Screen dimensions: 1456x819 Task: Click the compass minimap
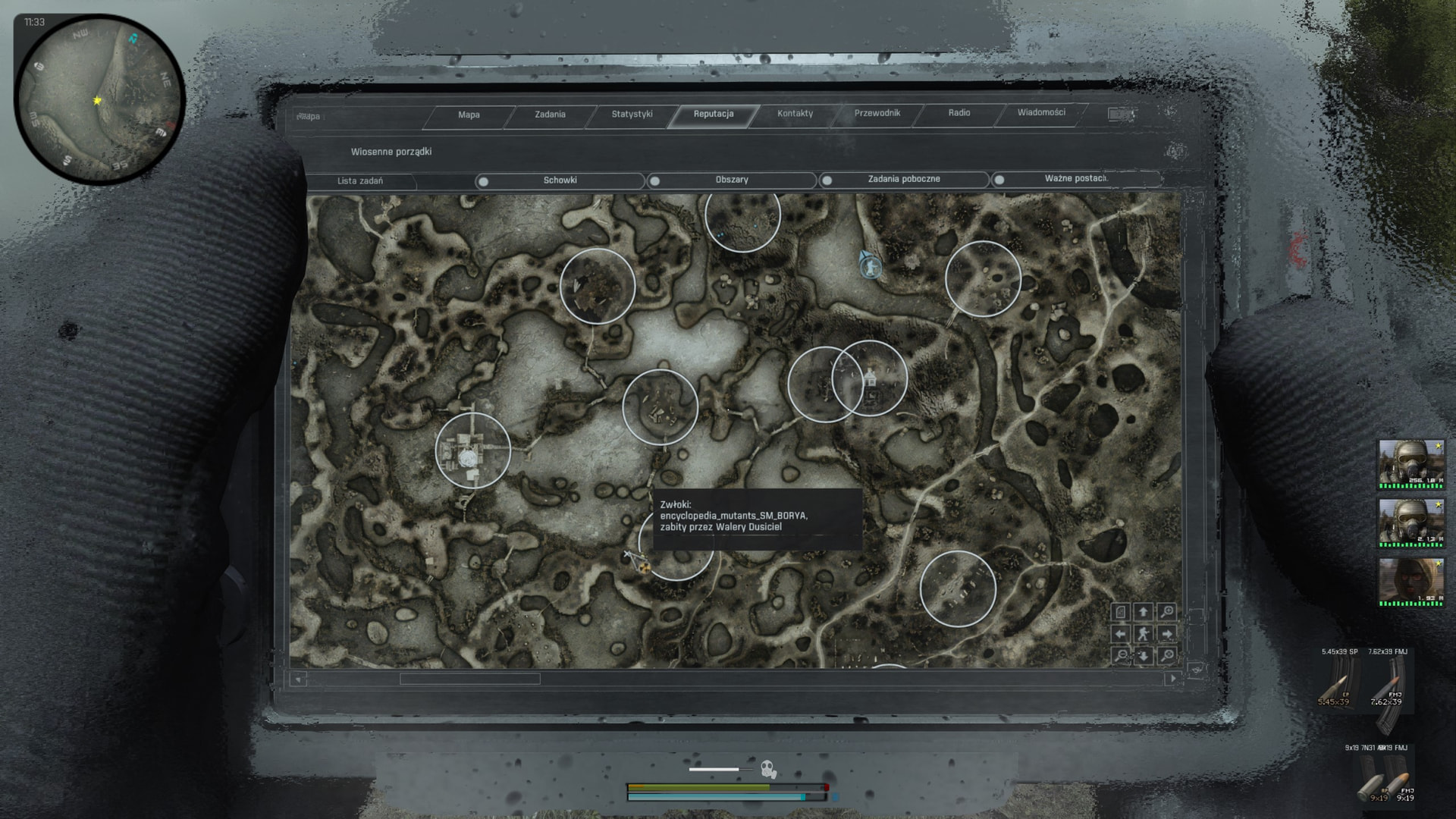tap(99, 99)
